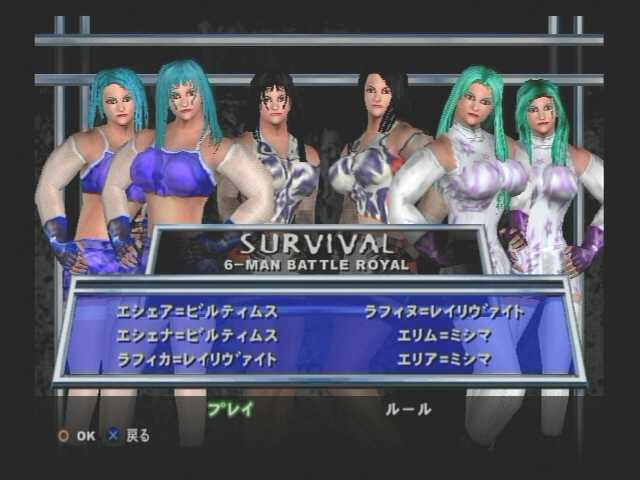Select the プレイ (Play) option

231,409
